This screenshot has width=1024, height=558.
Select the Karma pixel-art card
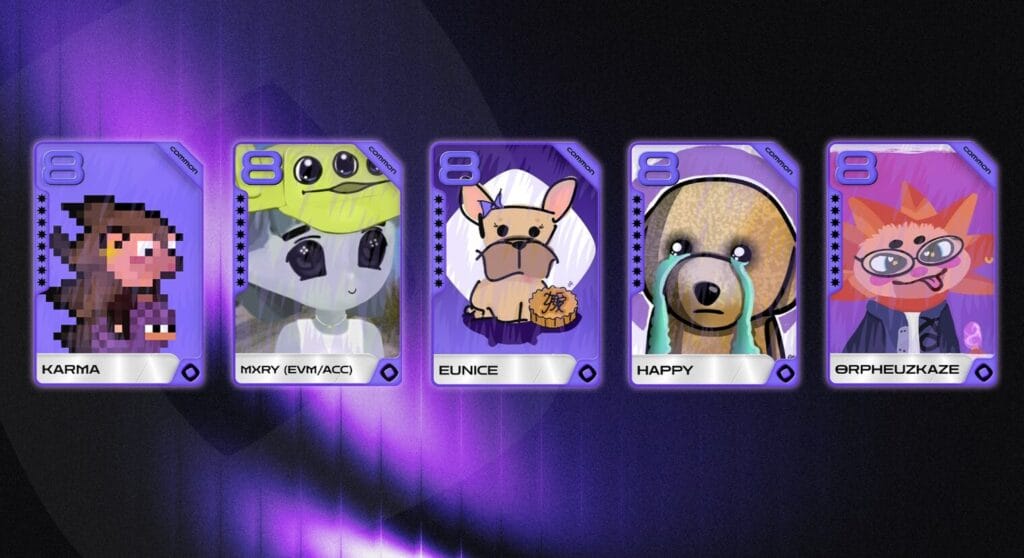pyautogui.click(x=119, y=263)
